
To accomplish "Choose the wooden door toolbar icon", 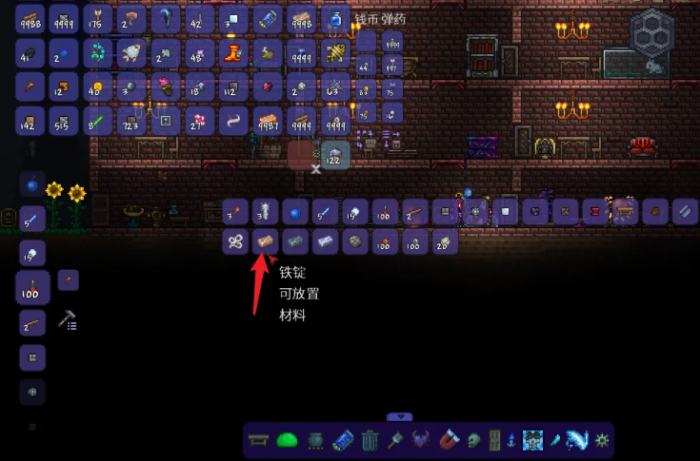I will [x=492, y=440].
